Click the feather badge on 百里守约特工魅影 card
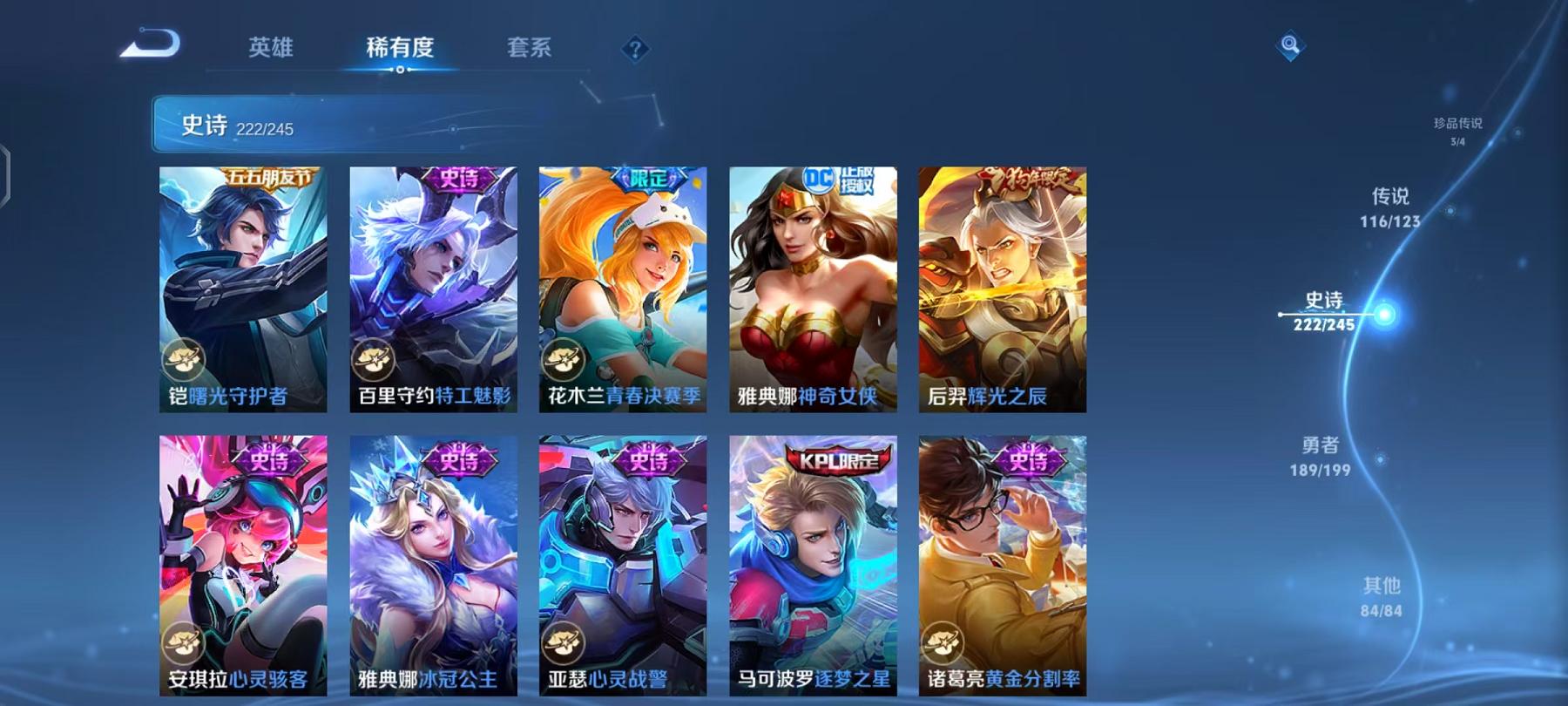This screenshot has width=1568, height=706. pos(375,357)
